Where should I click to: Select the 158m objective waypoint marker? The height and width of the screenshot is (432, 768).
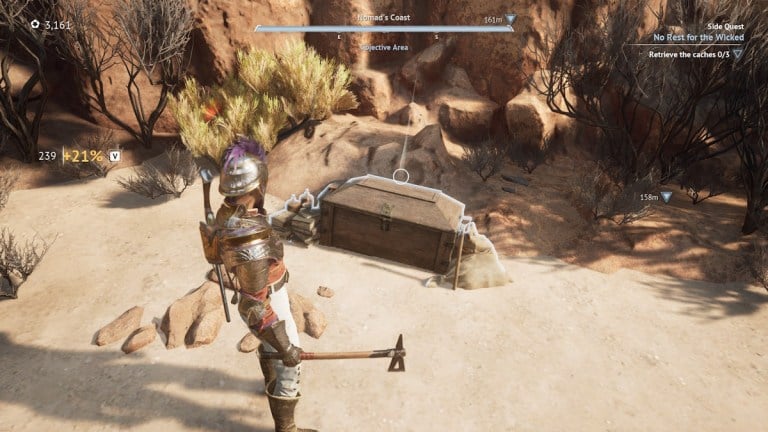[665, 197]
